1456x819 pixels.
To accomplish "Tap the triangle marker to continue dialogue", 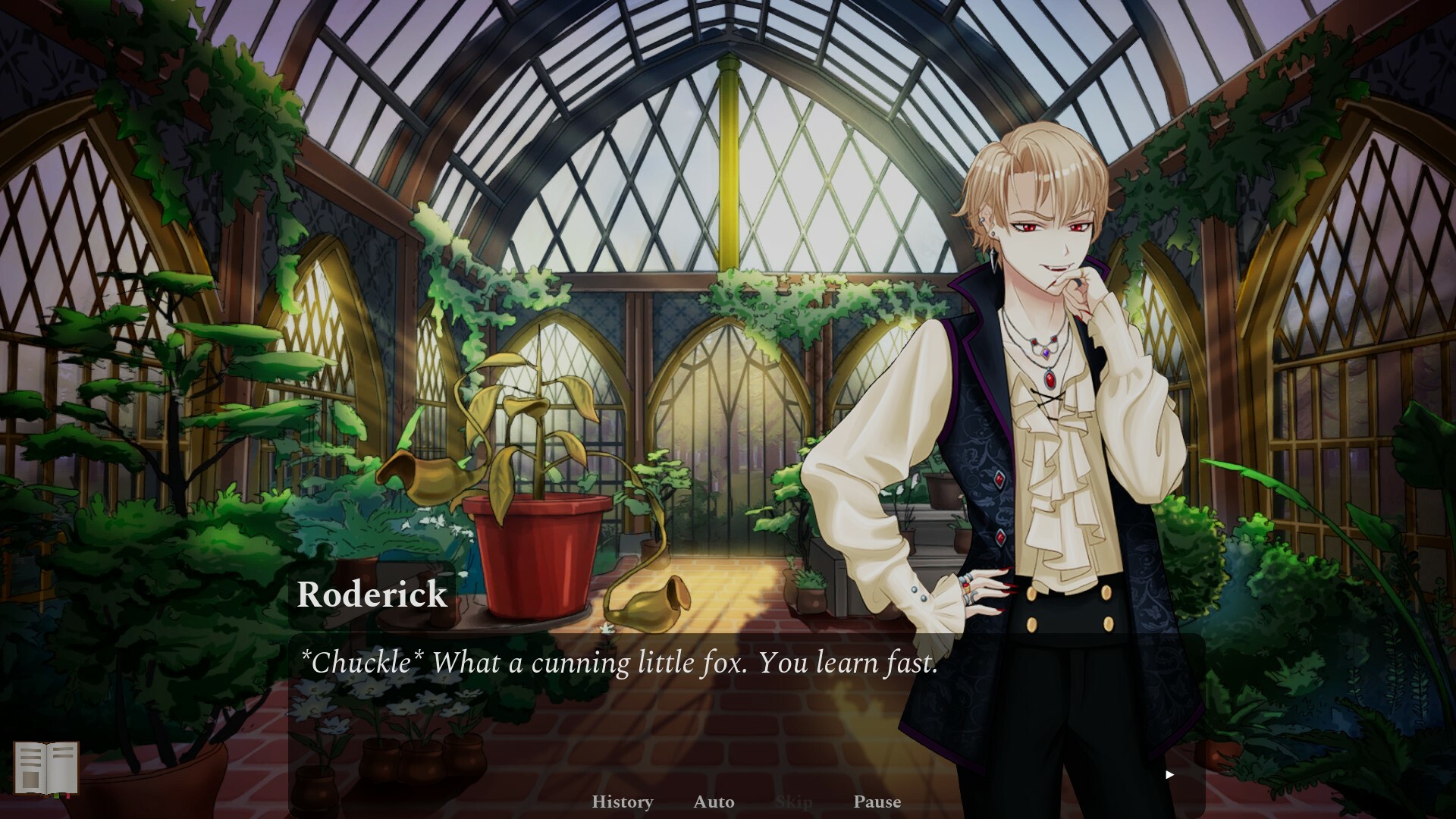I will pos(1169,774).
